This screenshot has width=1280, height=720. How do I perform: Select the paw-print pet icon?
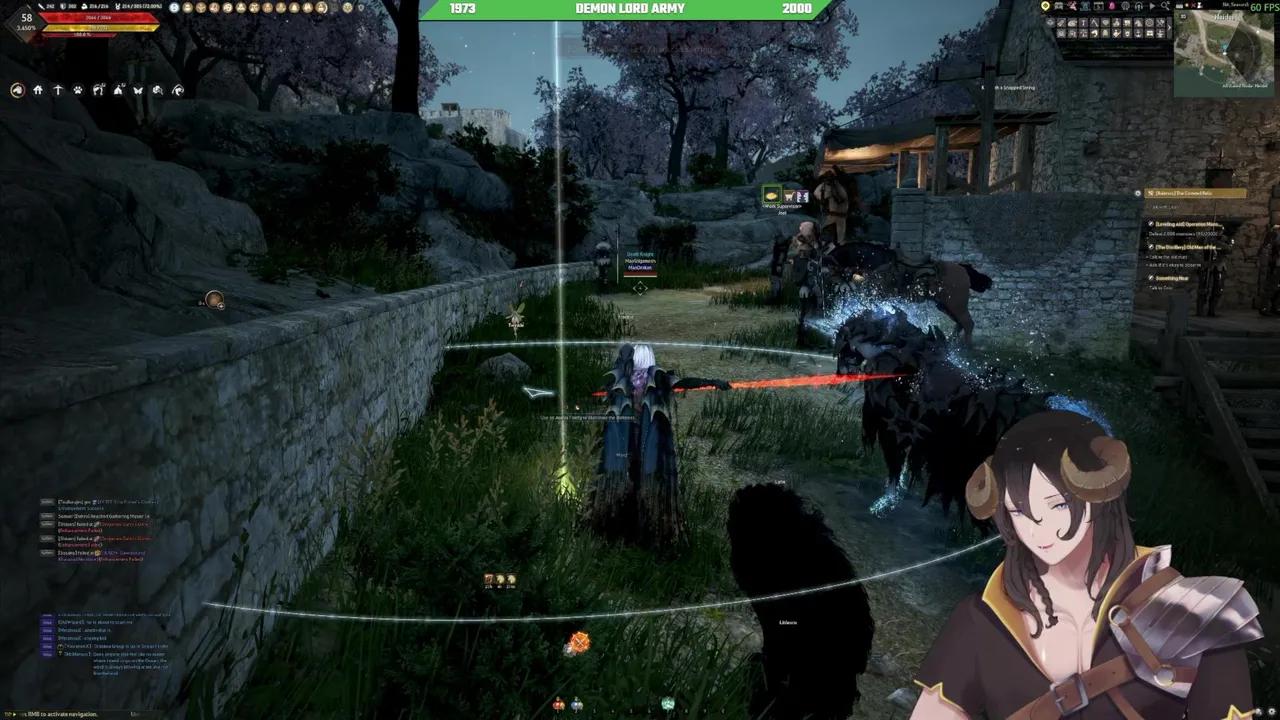coord(78,90)
